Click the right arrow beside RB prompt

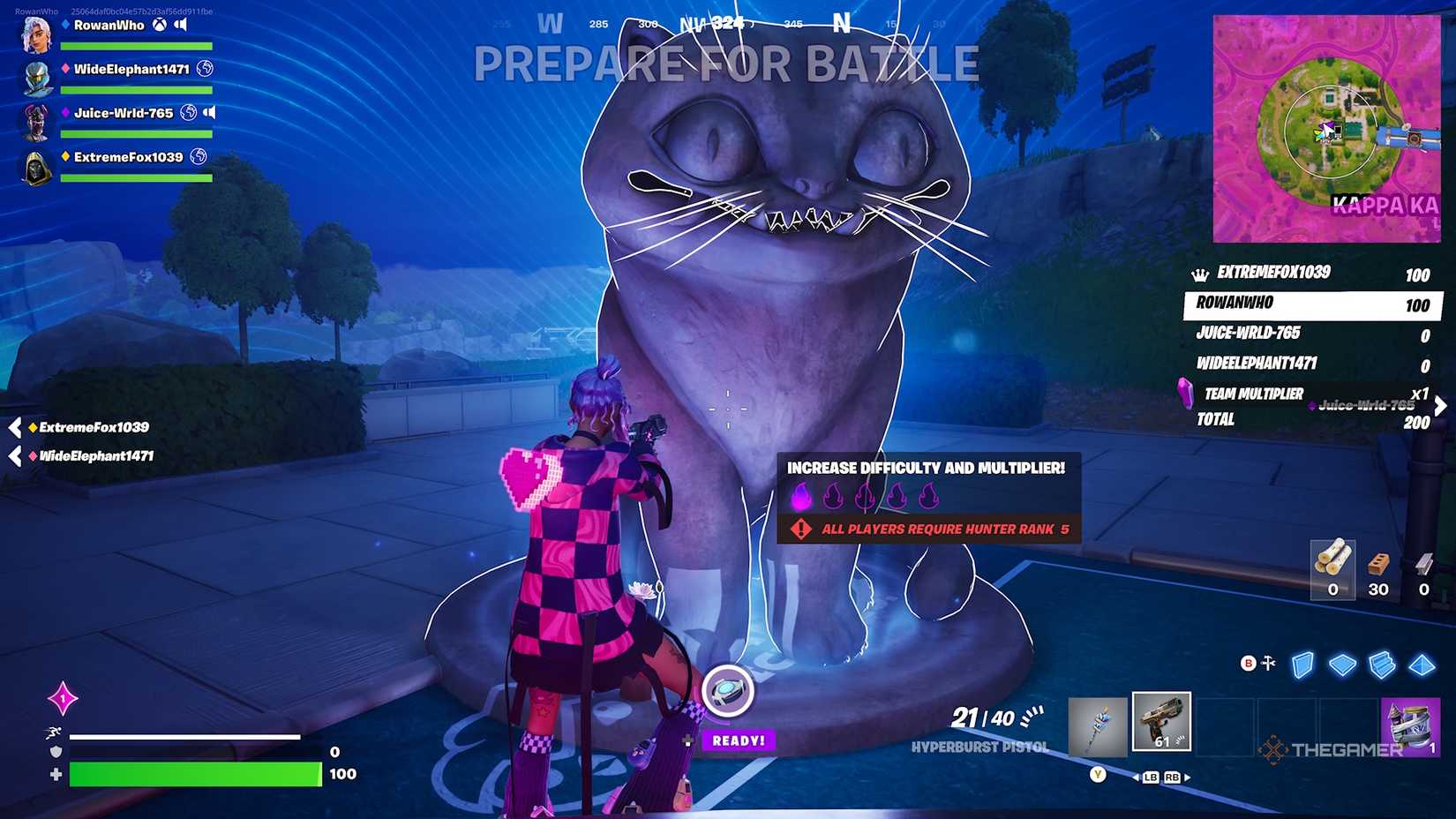[1189, 777]
